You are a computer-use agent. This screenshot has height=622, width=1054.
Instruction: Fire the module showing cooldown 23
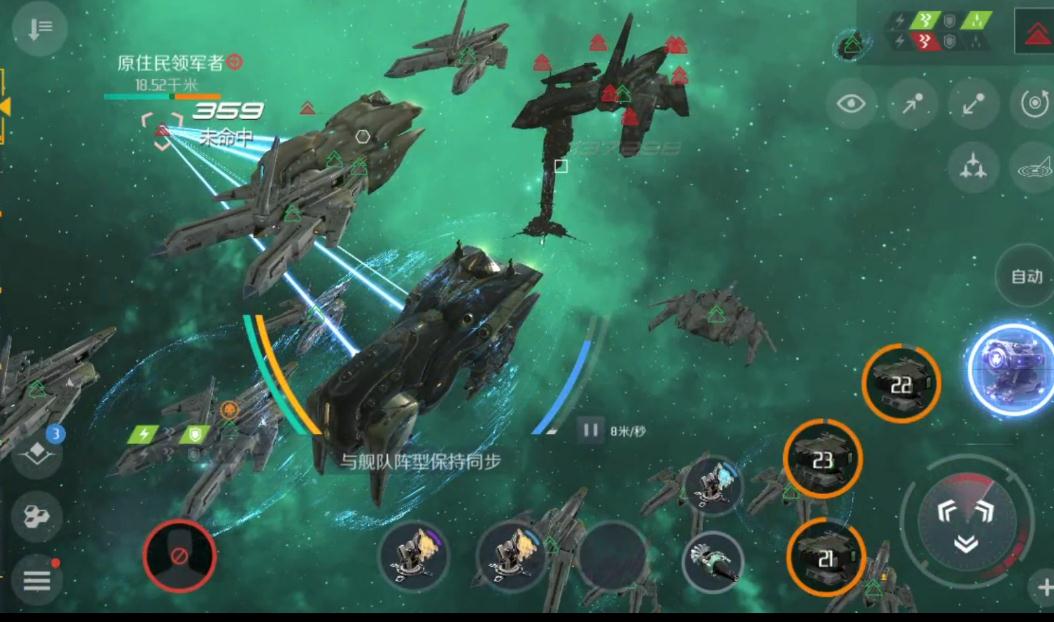(823, 458)
